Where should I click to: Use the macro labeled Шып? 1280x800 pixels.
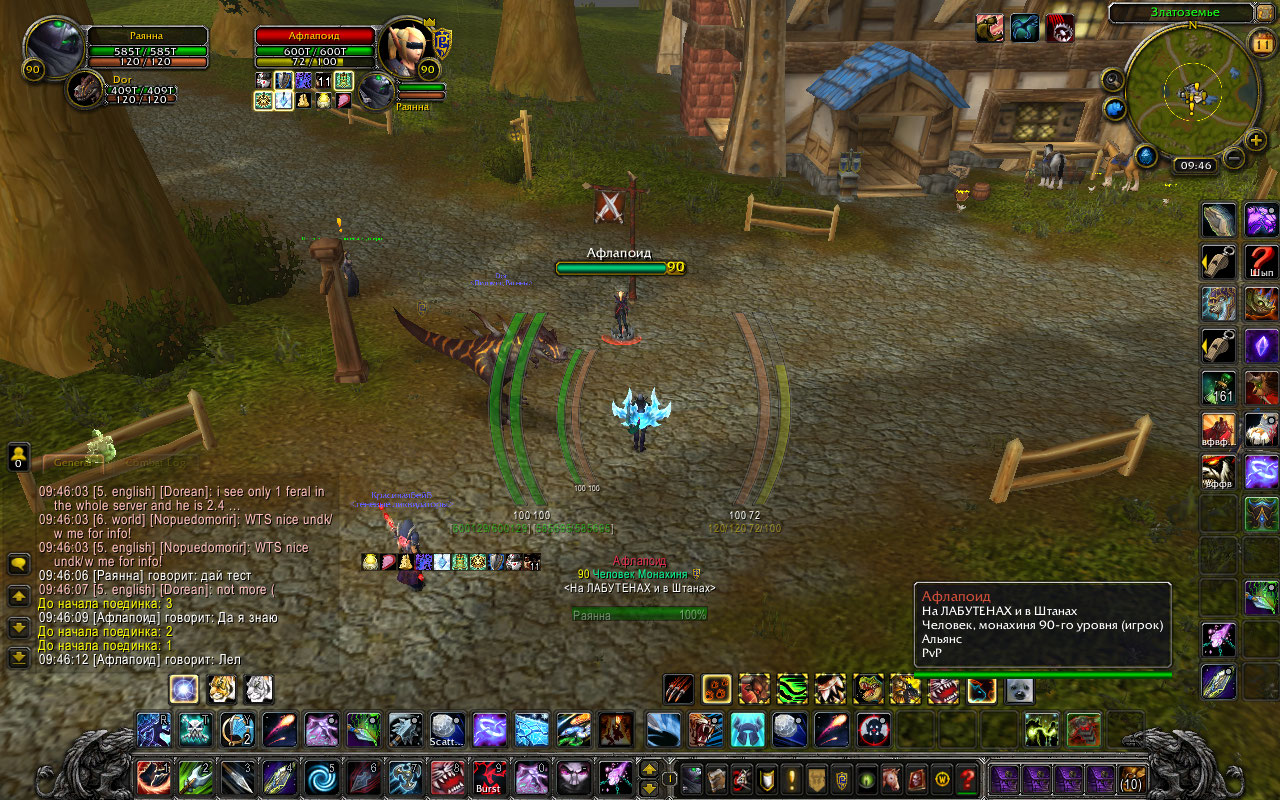click(1261, 262)
